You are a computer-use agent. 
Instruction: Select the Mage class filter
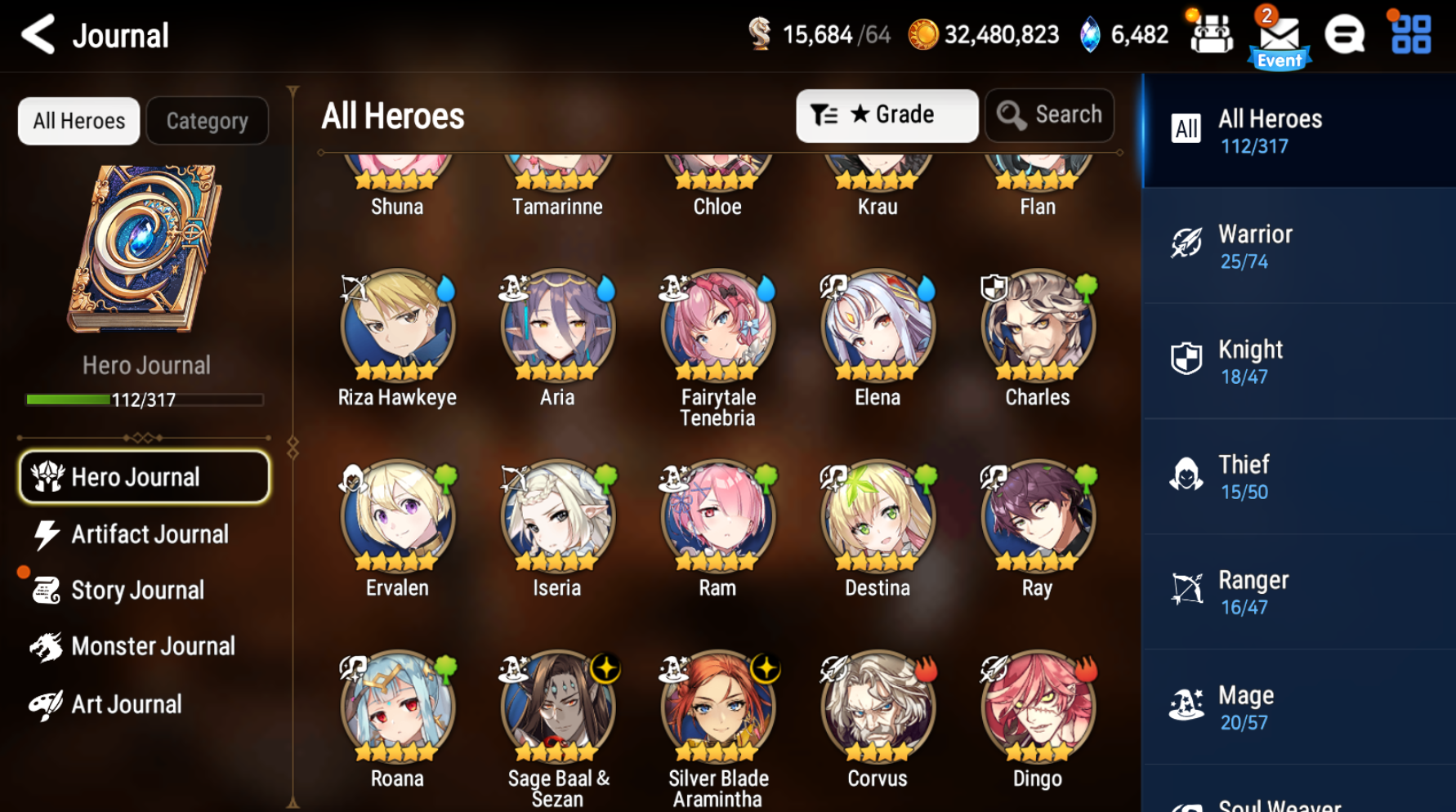[x=1298, y=706]
